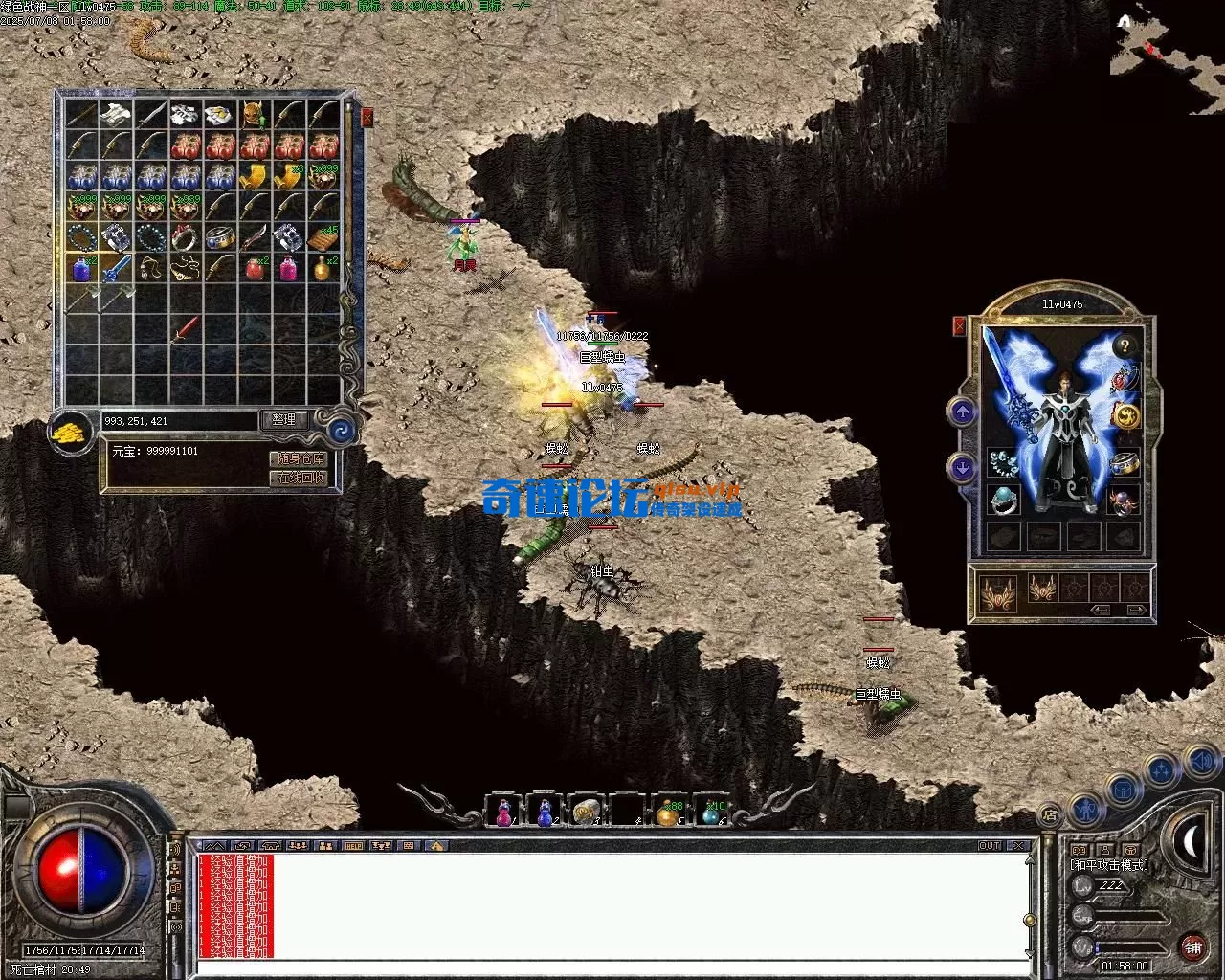Close the inventory bag window
This screenshot has height=980, width=1225.
tap(367, 119)
